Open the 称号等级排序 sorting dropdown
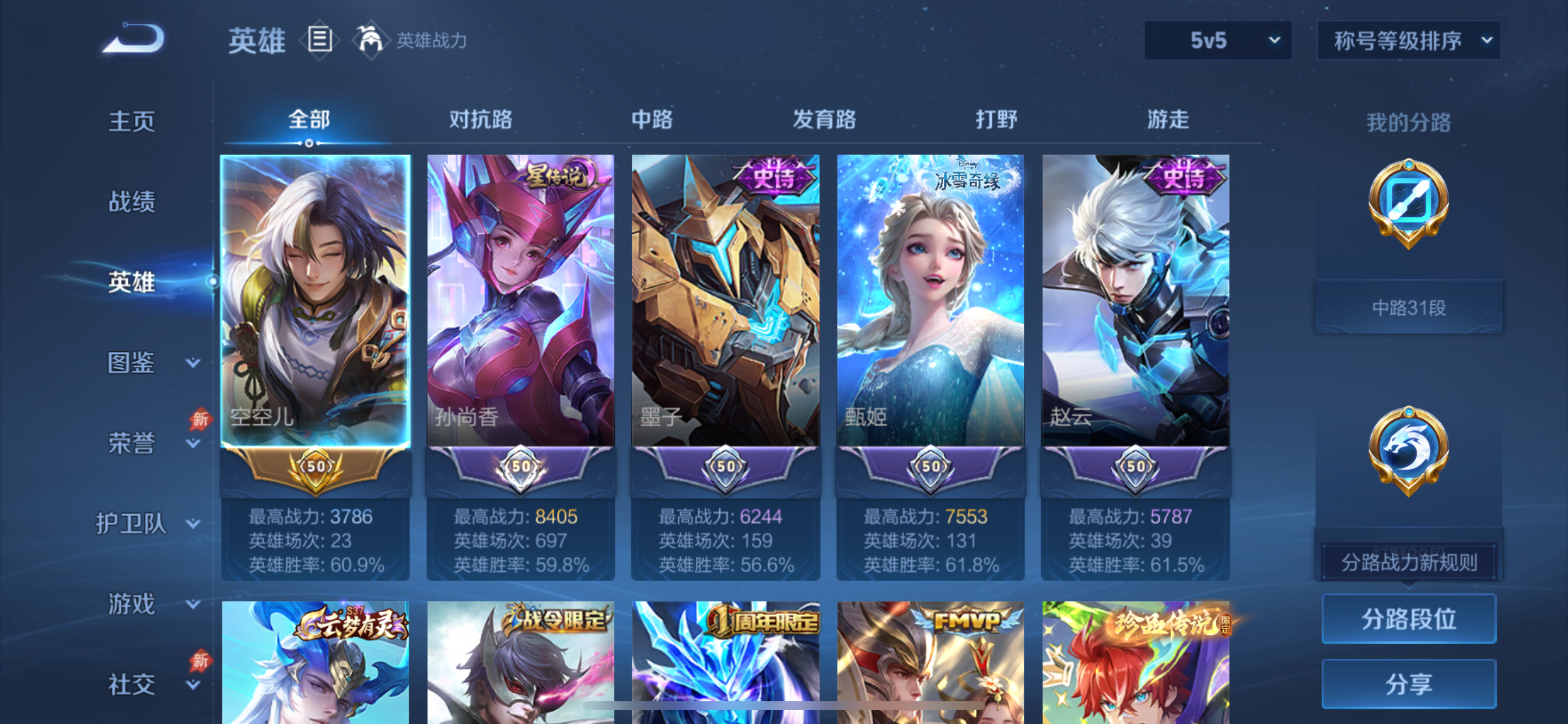Screen dimensions: 1568x724 coord(1406,40)
